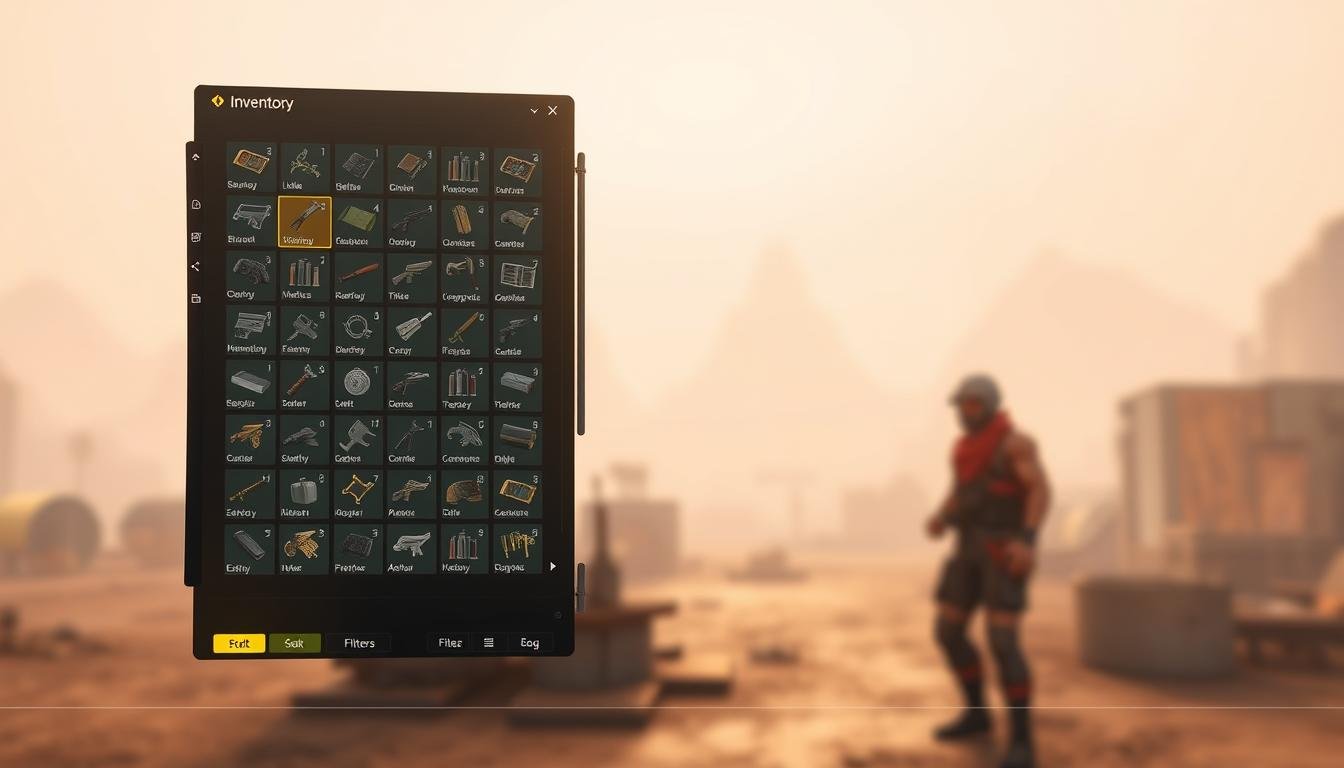Open the dropdown chevron next to the close button
This screenshot has width=1344, height=768.
[x=533, y=111]
